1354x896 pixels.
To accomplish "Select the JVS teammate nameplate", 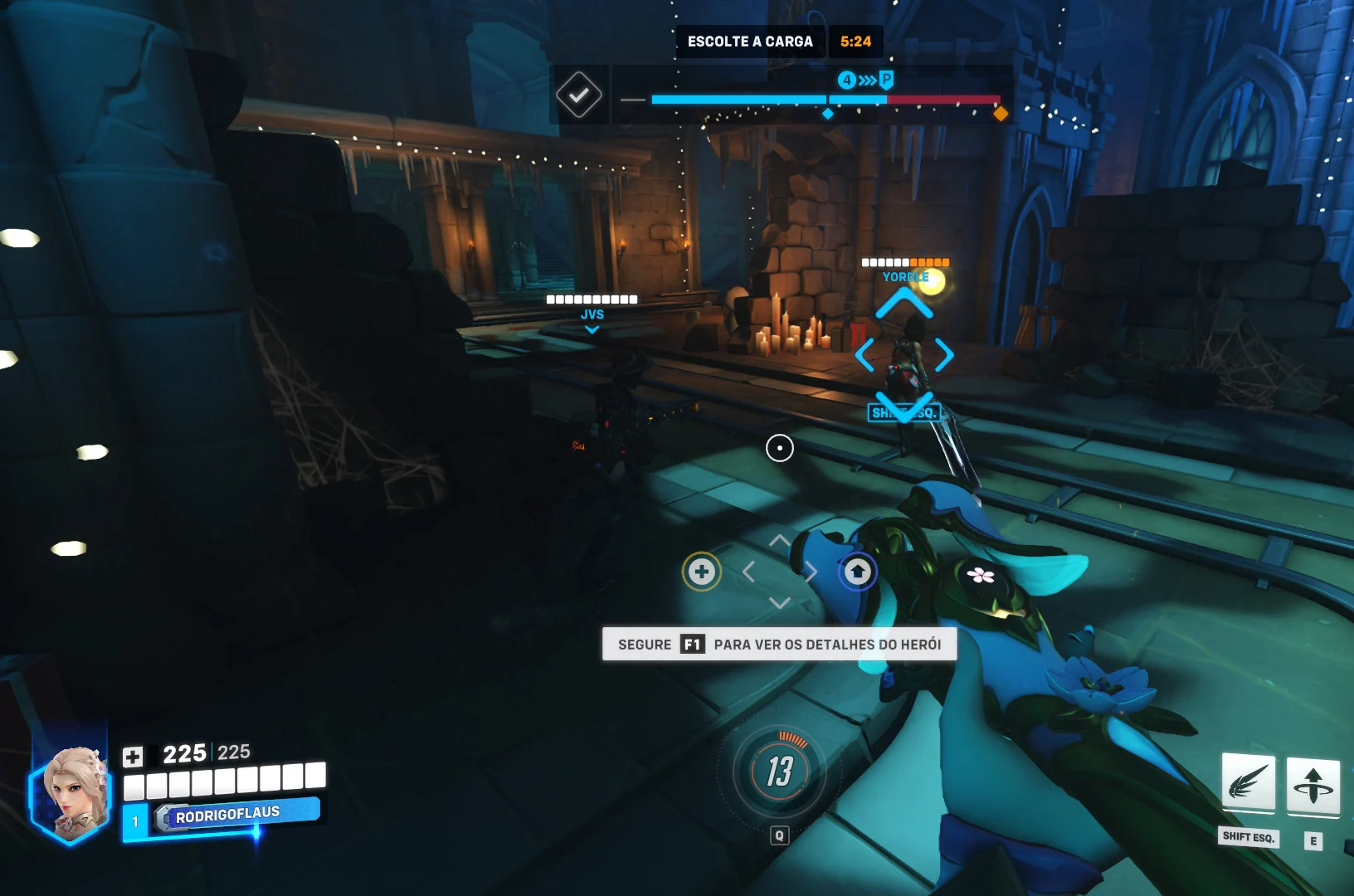I will pyautogui.click(x=592, y=314).
